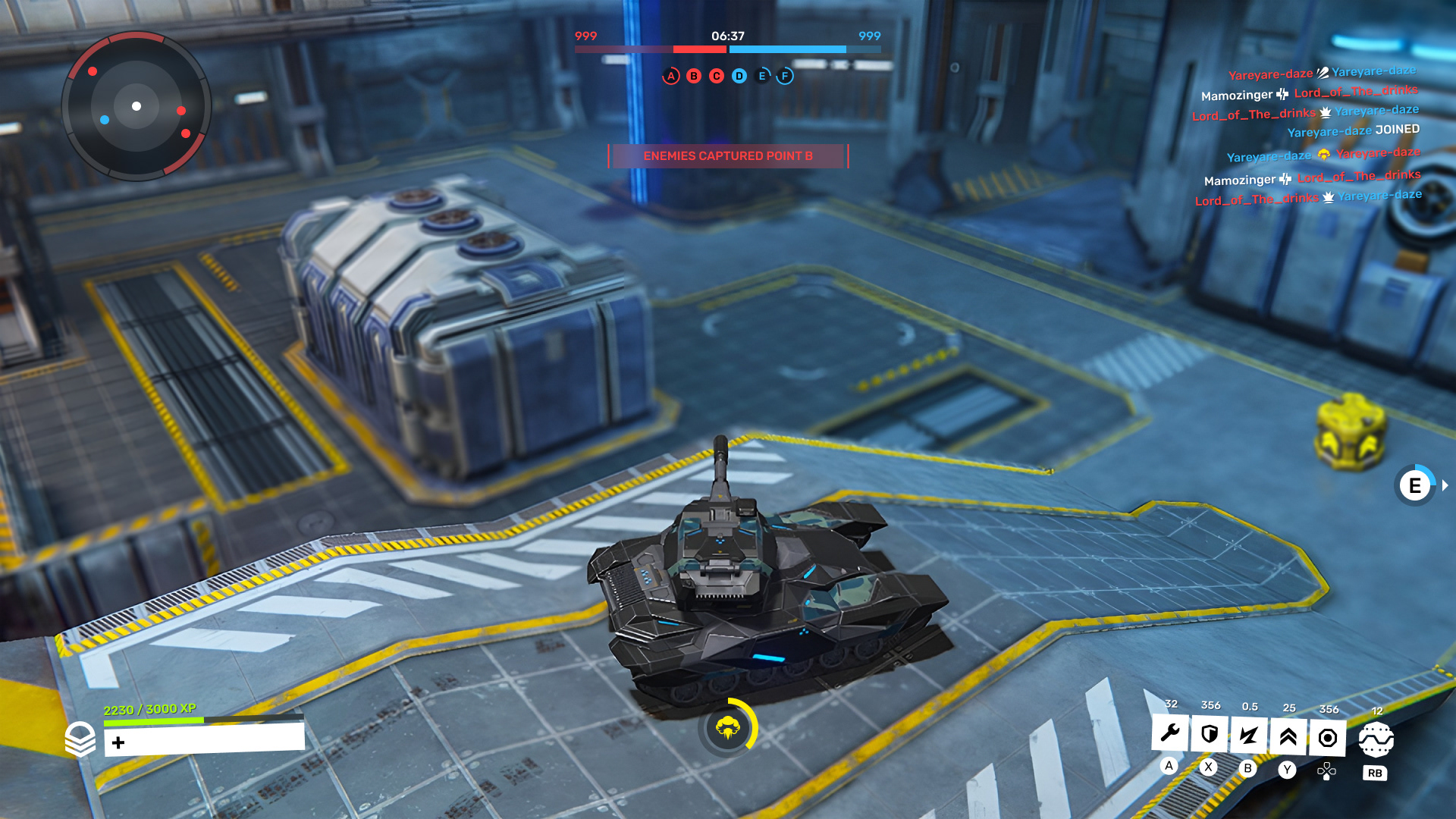Use the shield defense ability
This screenshot has height=819, width=1456.
point(1210,734)
